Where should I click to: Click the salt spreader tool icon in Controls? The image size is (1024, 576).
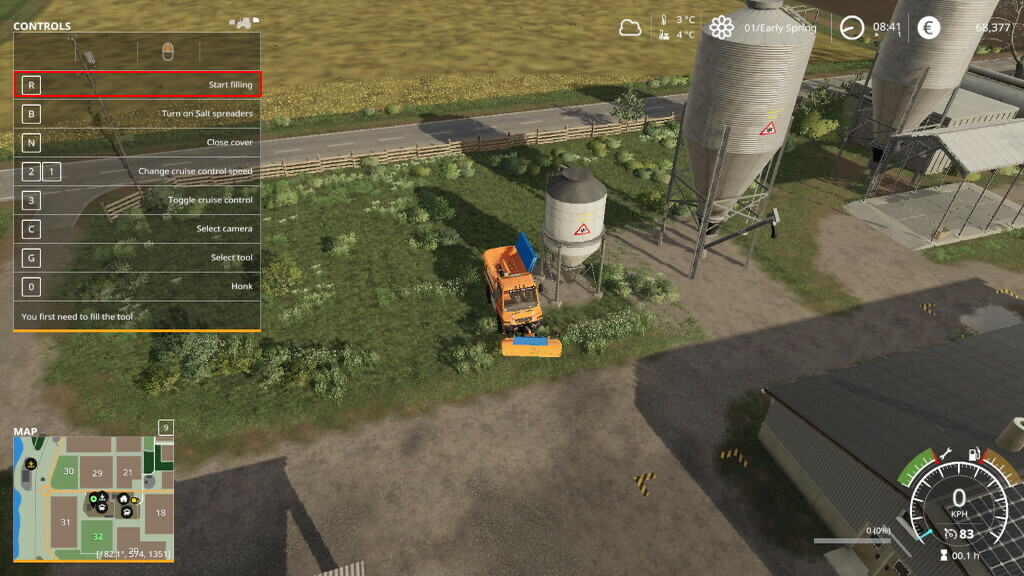point(167,51)
